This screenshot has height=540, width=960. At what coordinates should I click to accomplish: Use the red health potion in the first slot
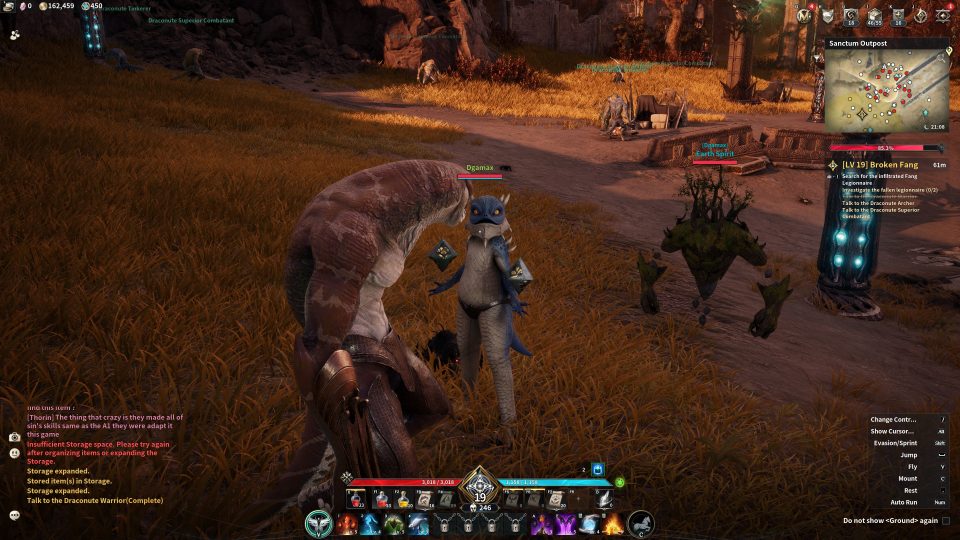(355, 499)
